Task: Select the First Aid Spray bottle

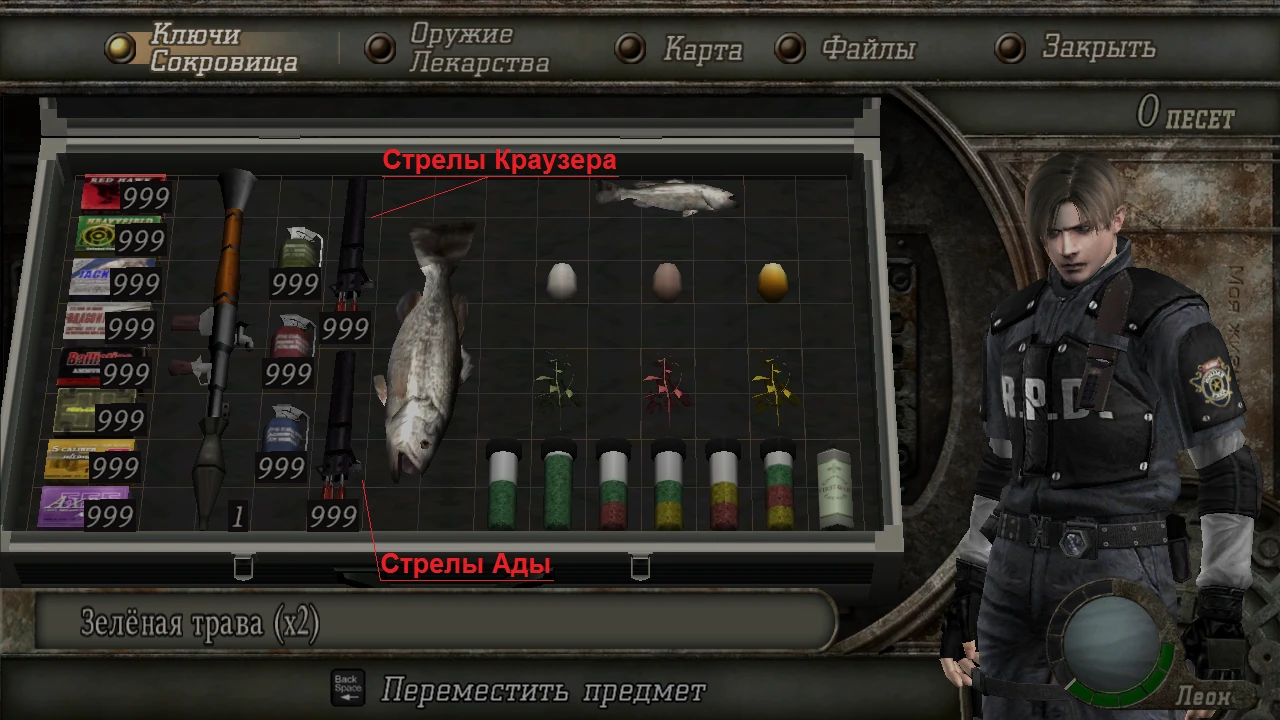Action: (x=832, y=487)
